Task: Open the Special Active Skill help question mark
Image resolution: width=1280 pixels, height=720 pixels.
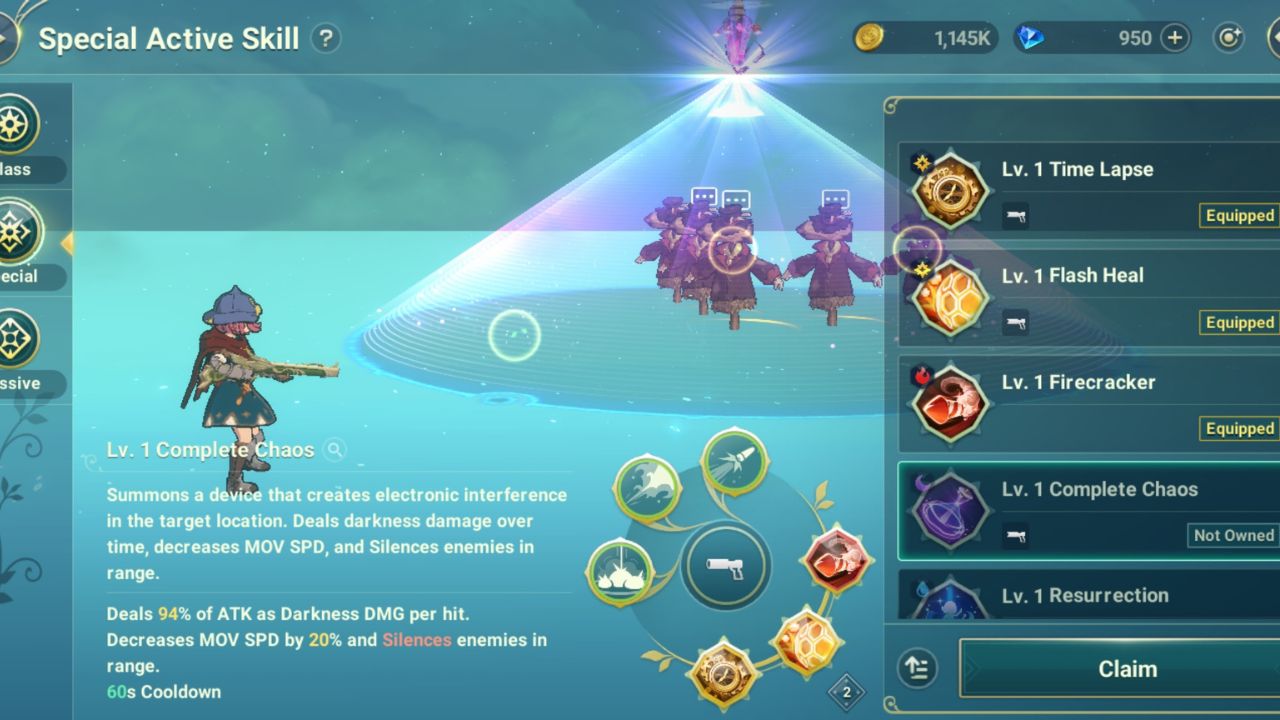Action: click(325, 37)
